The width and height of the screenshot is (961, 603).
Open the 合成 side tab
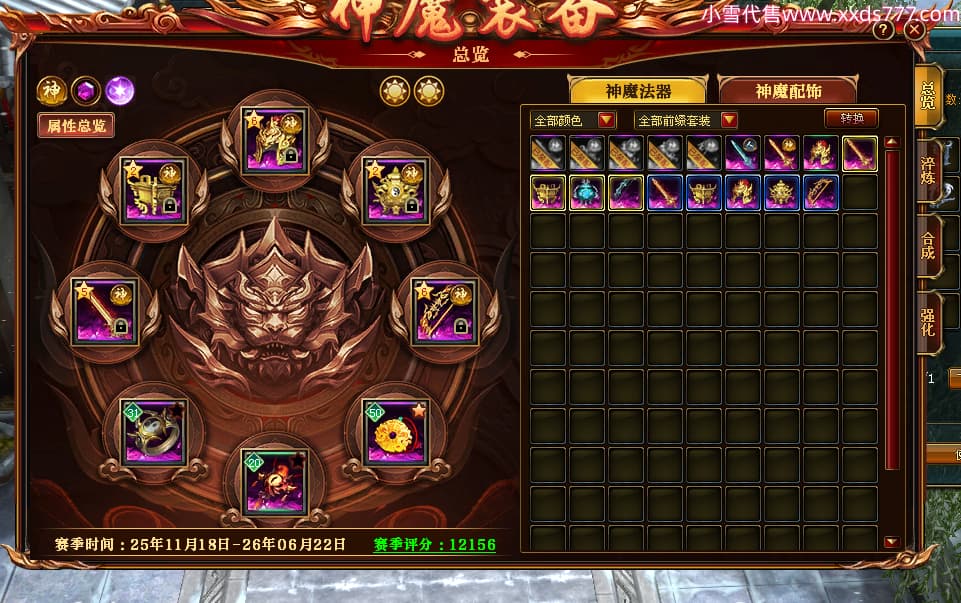[x=927, y=247]
